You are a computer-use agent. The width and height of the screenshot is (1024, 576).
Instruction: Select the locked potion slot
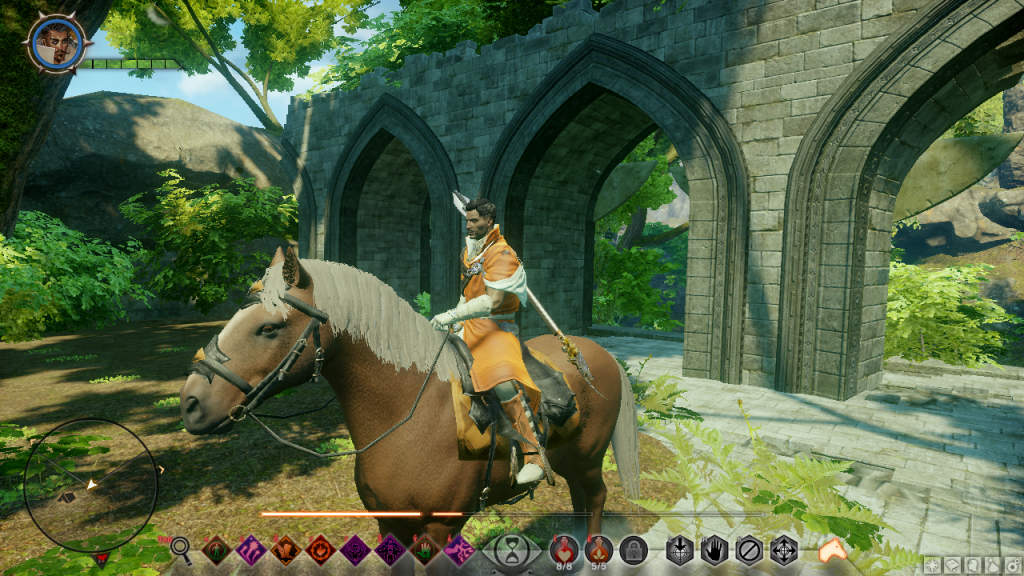[x=632, y=549]
